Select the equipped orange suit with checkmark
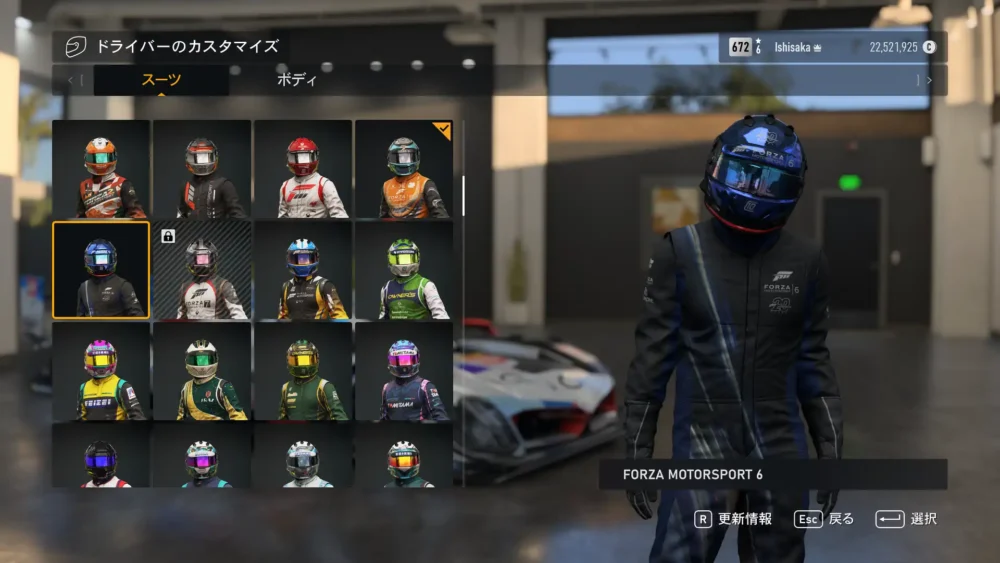1000x563 pixels. pos(403,169)
